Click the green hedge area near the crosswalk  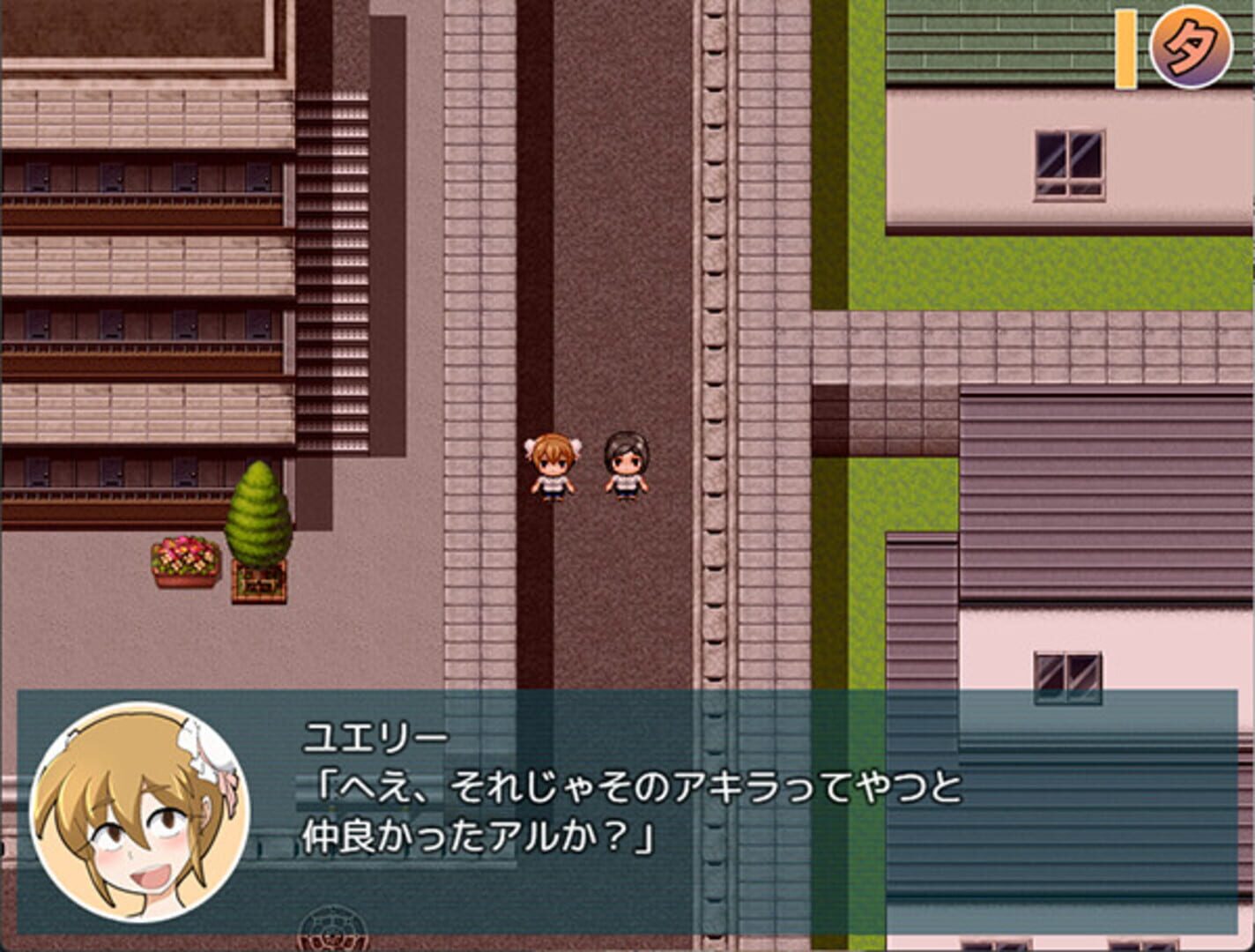[x=917, y=264]
